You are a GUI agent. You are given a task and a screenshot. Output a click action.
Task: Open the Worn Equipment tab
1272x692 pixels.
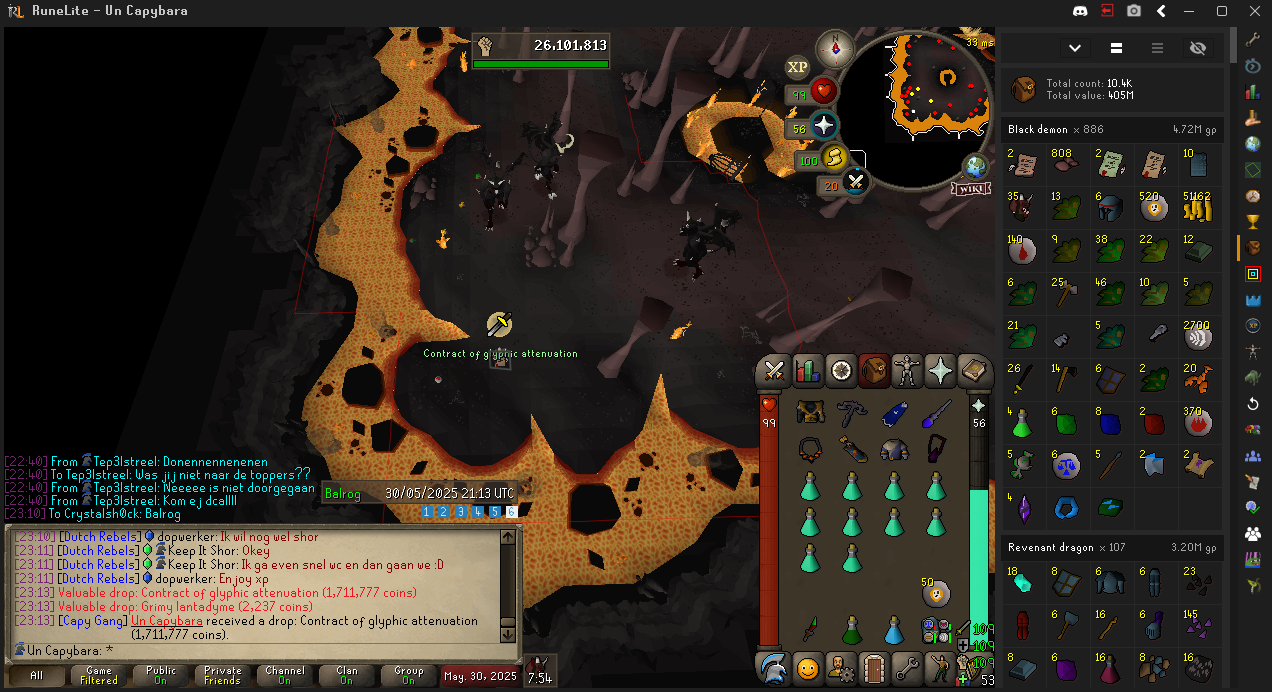[908, 371]
